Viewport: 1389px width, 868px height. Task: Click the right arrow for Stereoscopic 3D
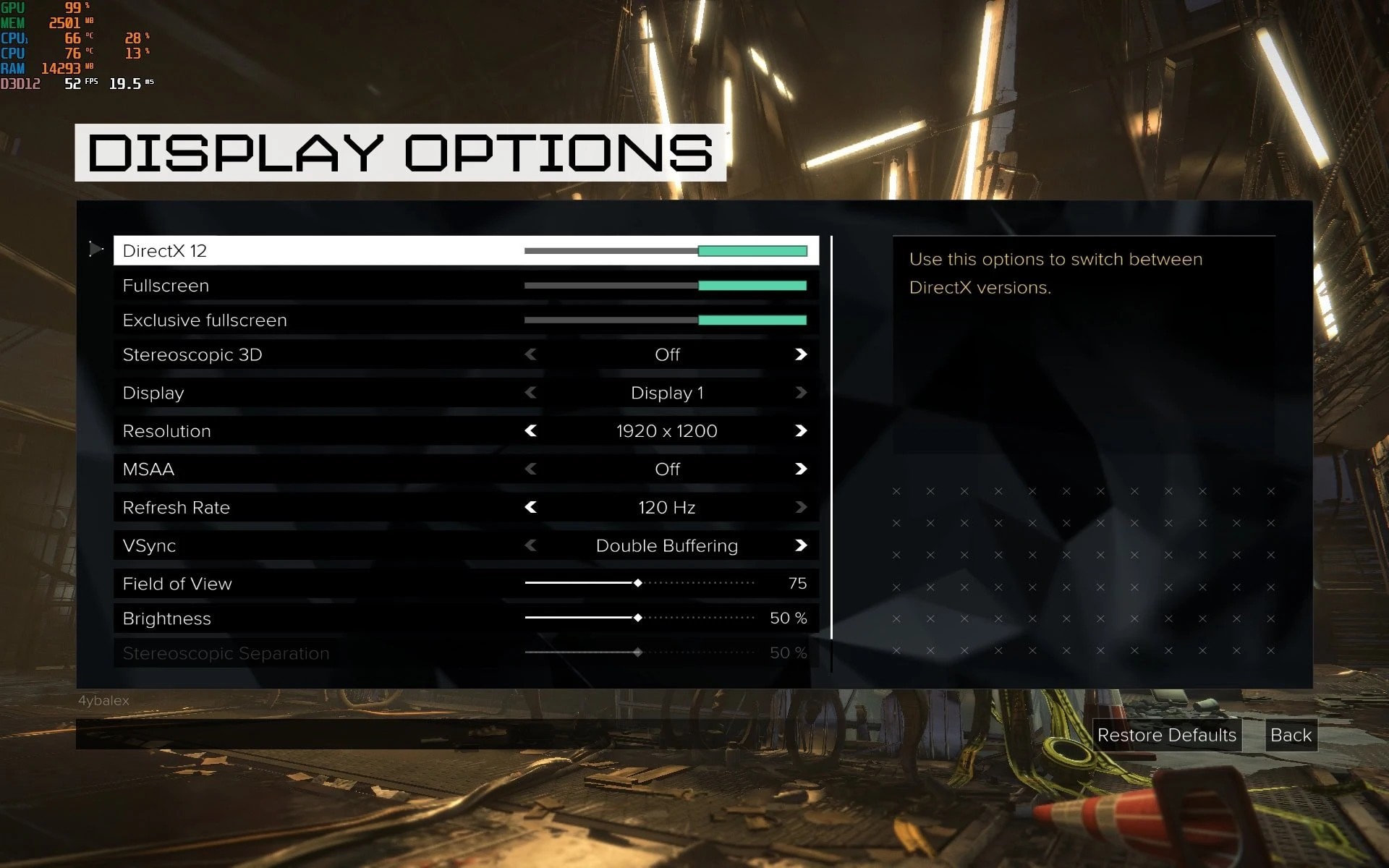(800, 354)
